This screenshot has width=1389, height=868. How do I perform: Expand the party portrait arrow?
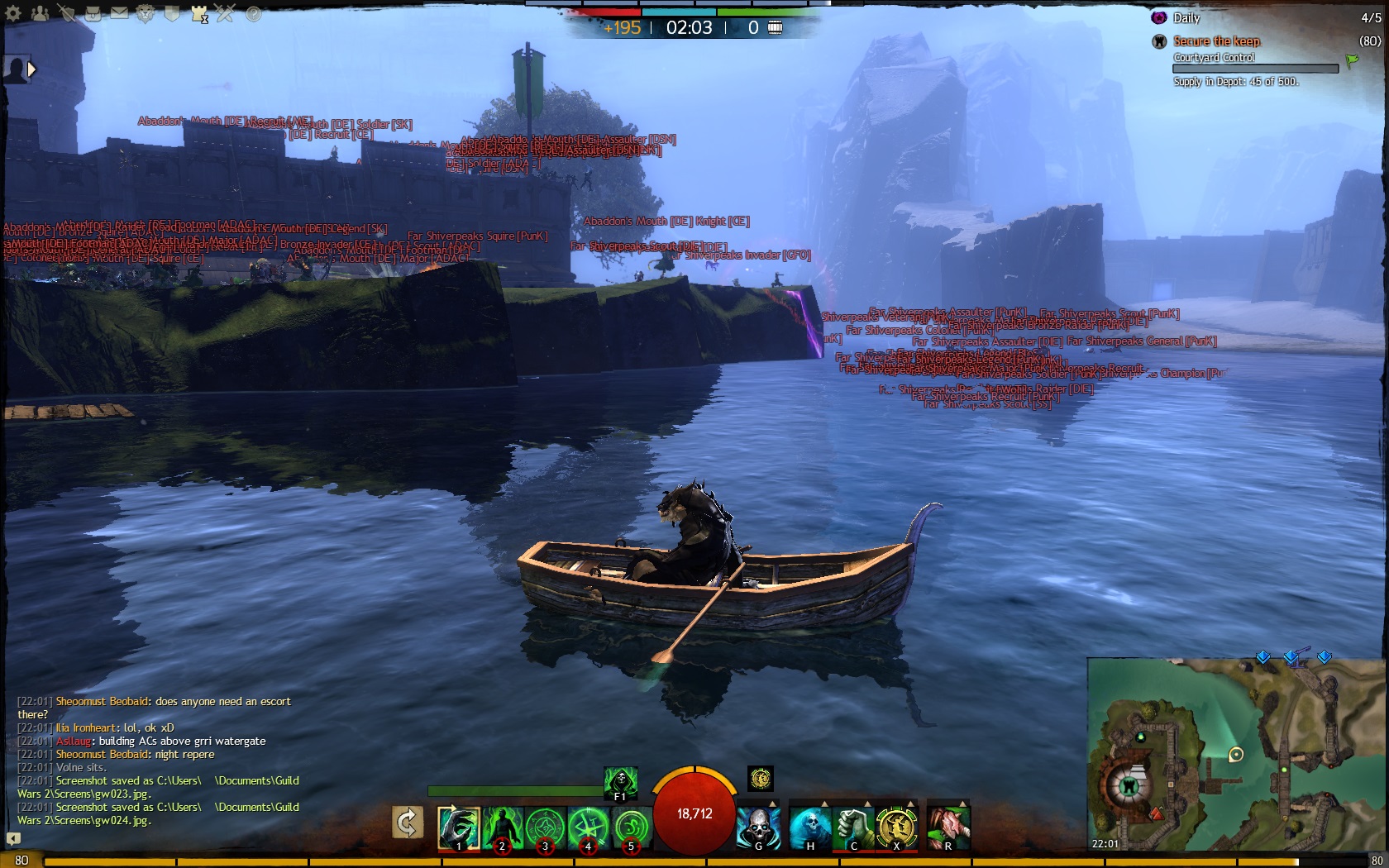coord(32,69)
